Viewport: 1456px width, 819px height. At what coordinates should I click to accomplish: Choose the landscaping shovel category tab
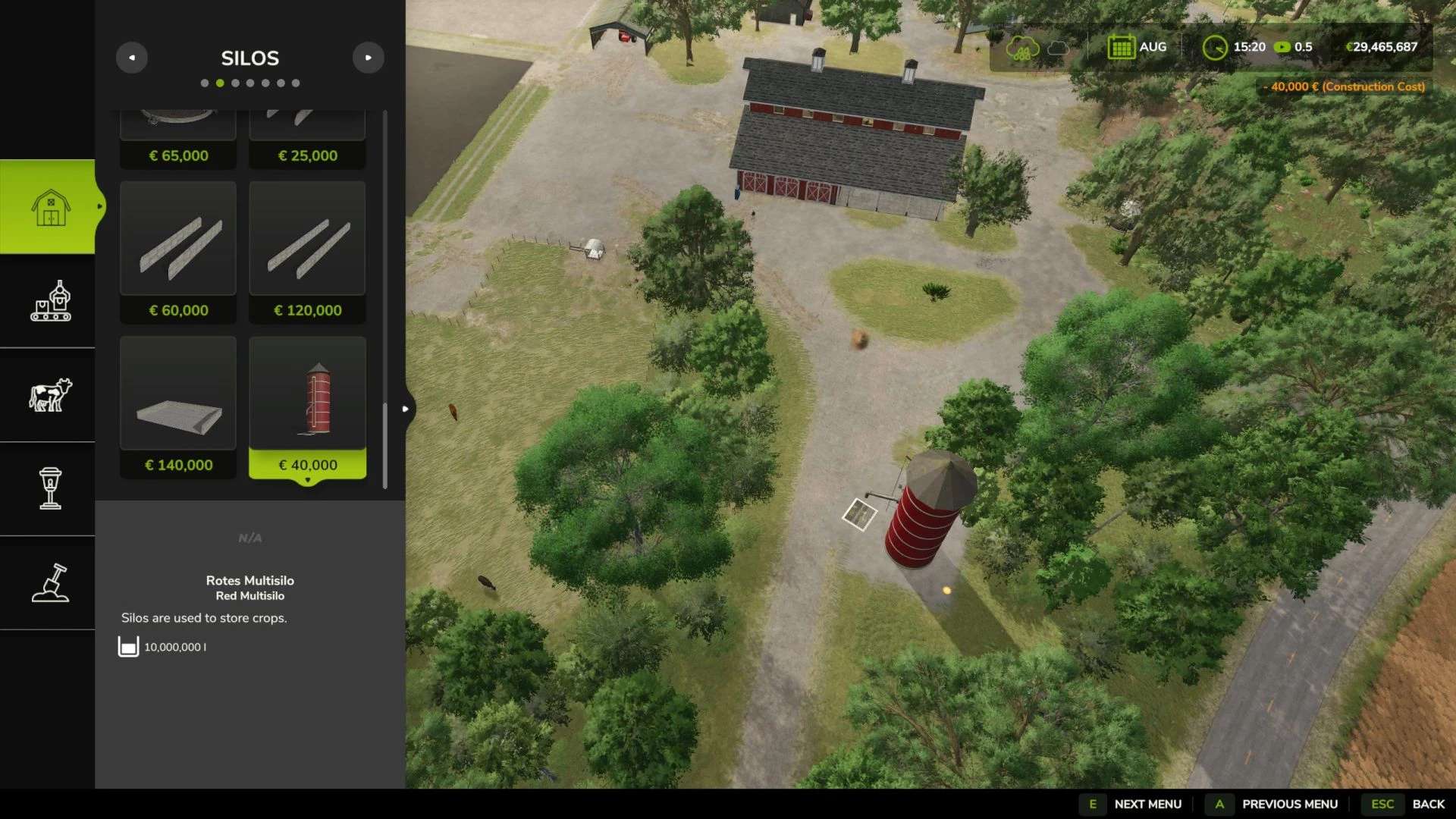[50, 582]
